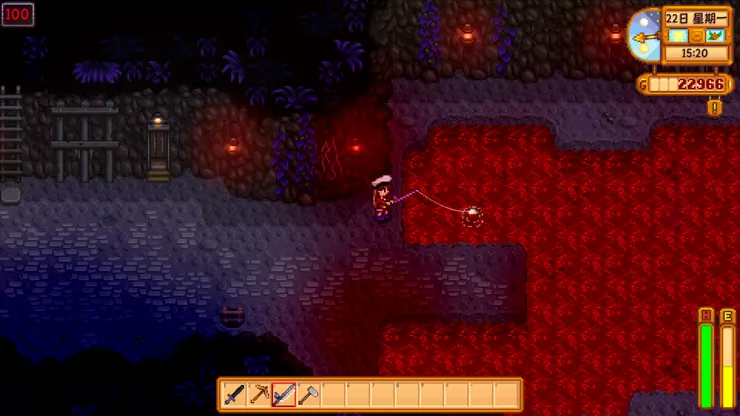Image resolution: width=740 pixels, height=416 pixels.
Task: Equip the hammer from the hotbar
Action: click(308, 395)
